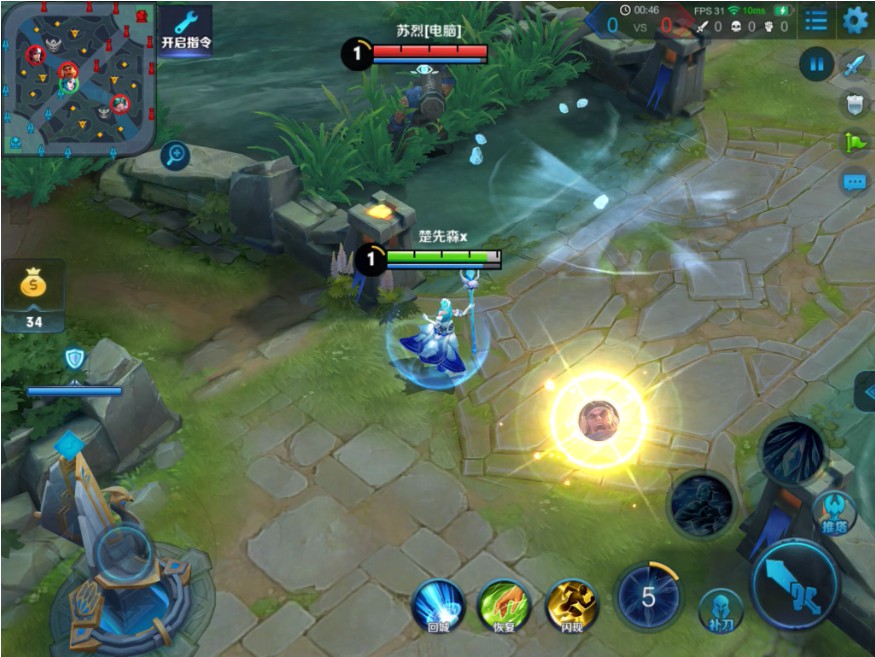Cast the 闪现 flash spell

[x=571, y=604]
